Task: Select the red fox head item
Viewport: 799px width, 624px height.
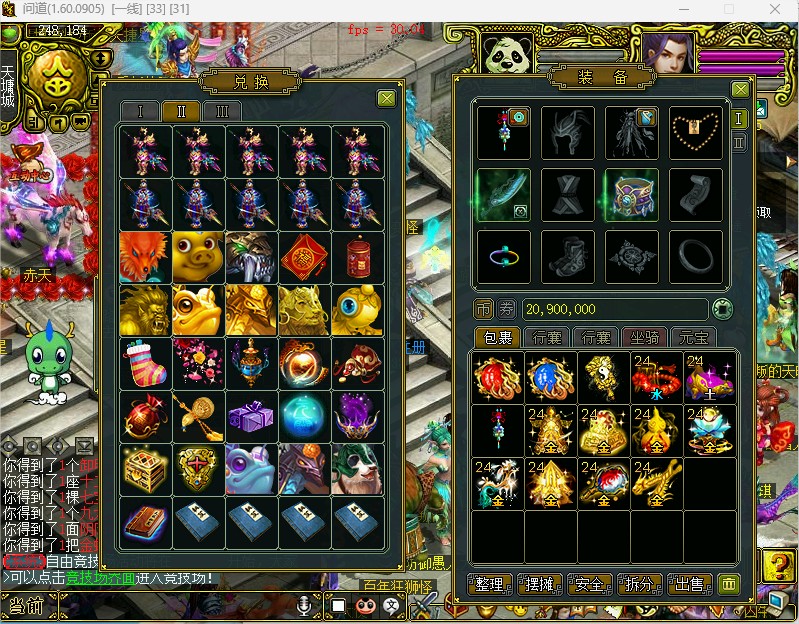Action: coord(144,257)
